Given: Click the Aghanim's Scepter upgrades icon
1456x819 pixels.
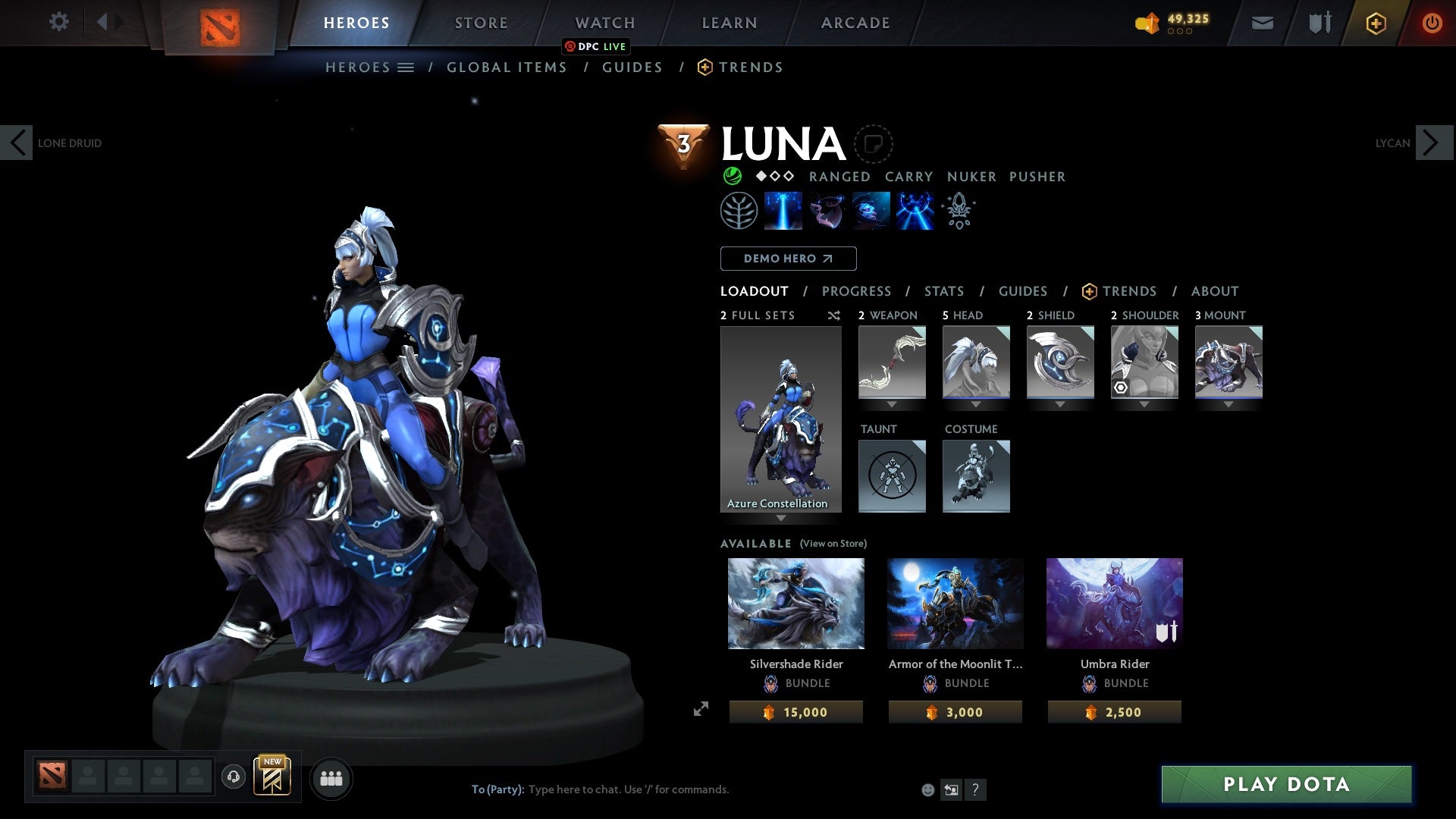Looking at the screenshot, I should [x=958, y=211].
